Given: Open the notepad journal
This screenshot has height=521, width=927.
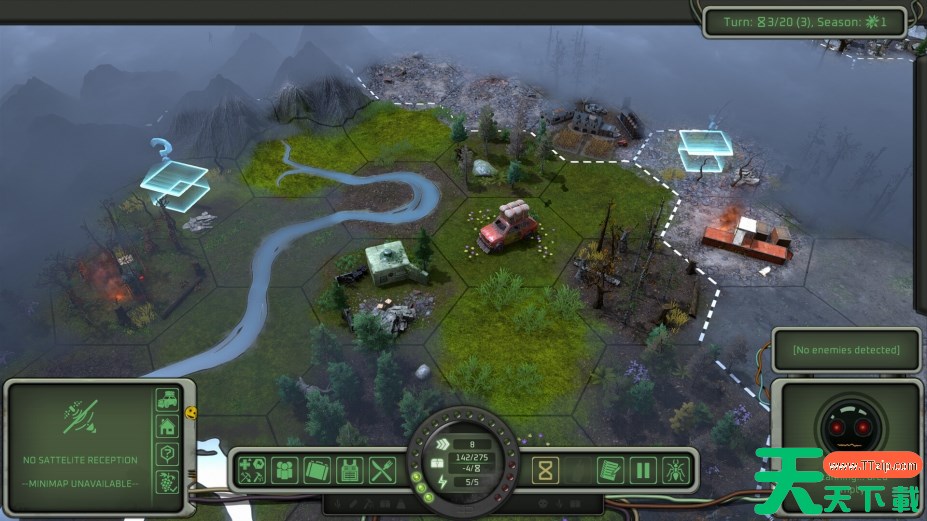Looking at the screenshot, I should [610, 469].
